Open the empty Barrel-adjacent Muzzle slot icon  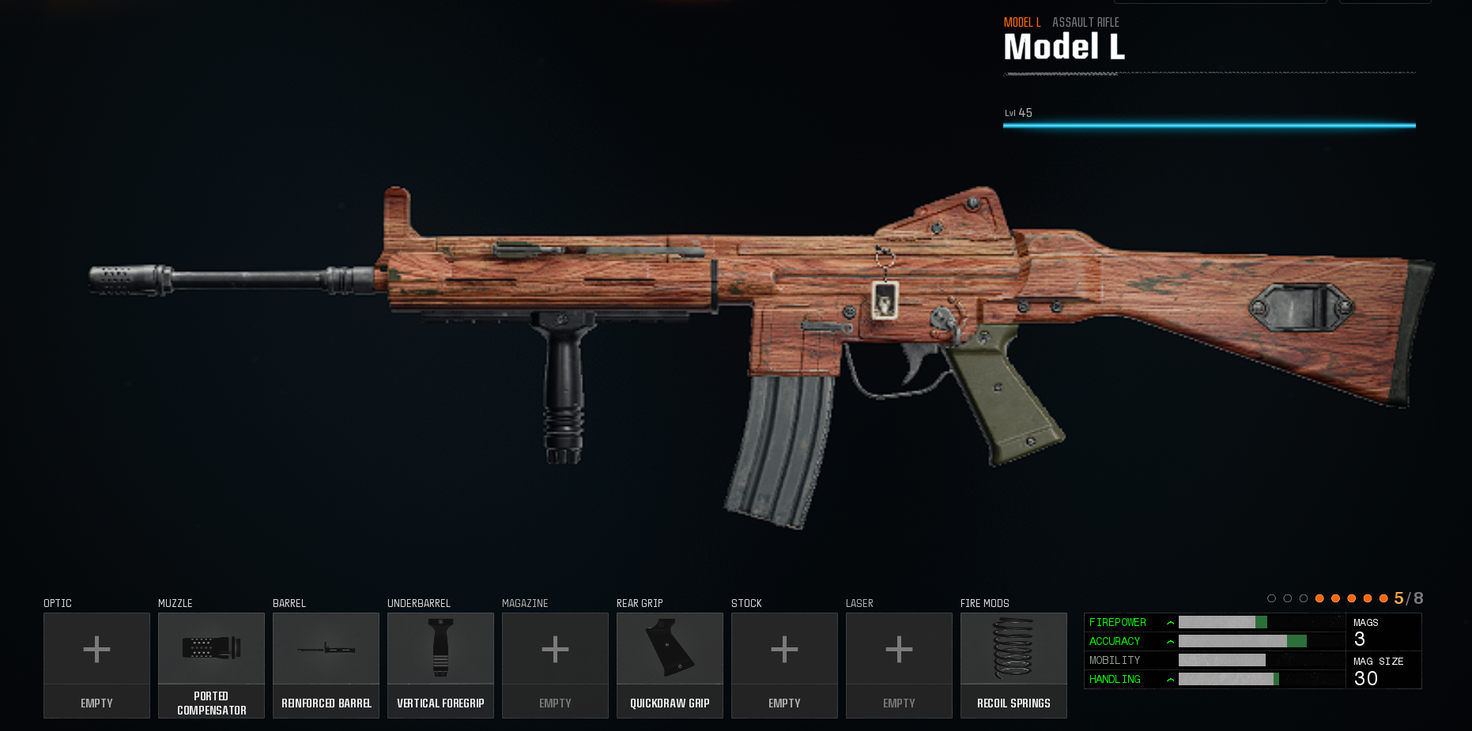[x=211, y=650]
